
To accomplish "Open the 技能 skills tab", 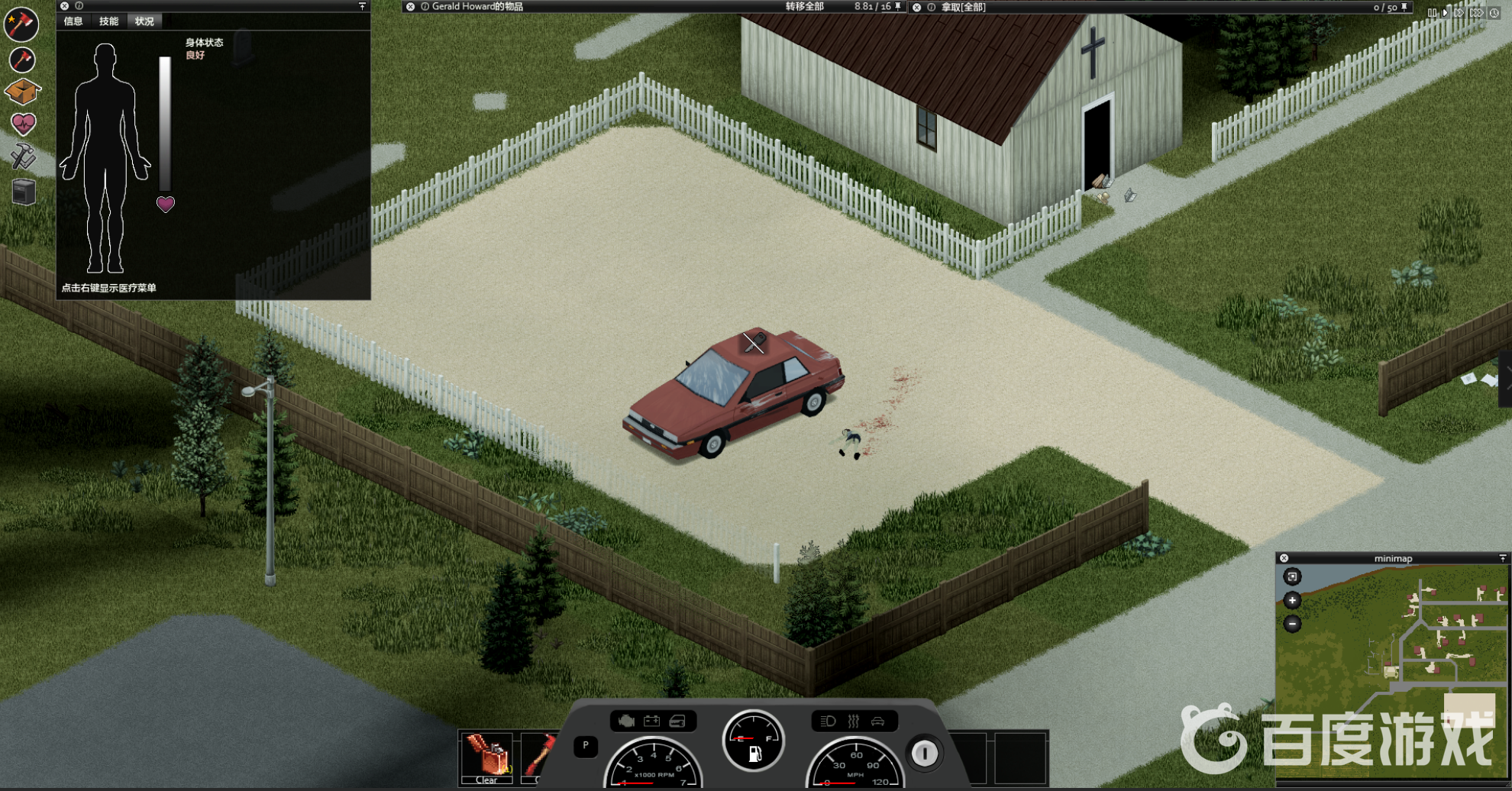I will (x=108, y=21).
